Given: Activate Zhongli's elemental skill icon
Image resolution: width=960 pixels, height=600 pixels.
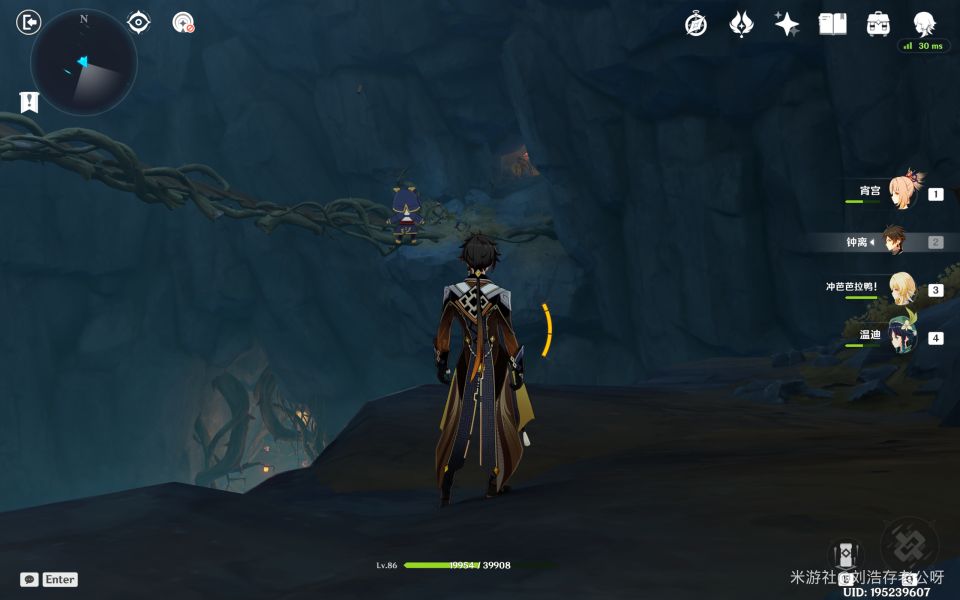Looking at the screenshot, I should [909, 546].
